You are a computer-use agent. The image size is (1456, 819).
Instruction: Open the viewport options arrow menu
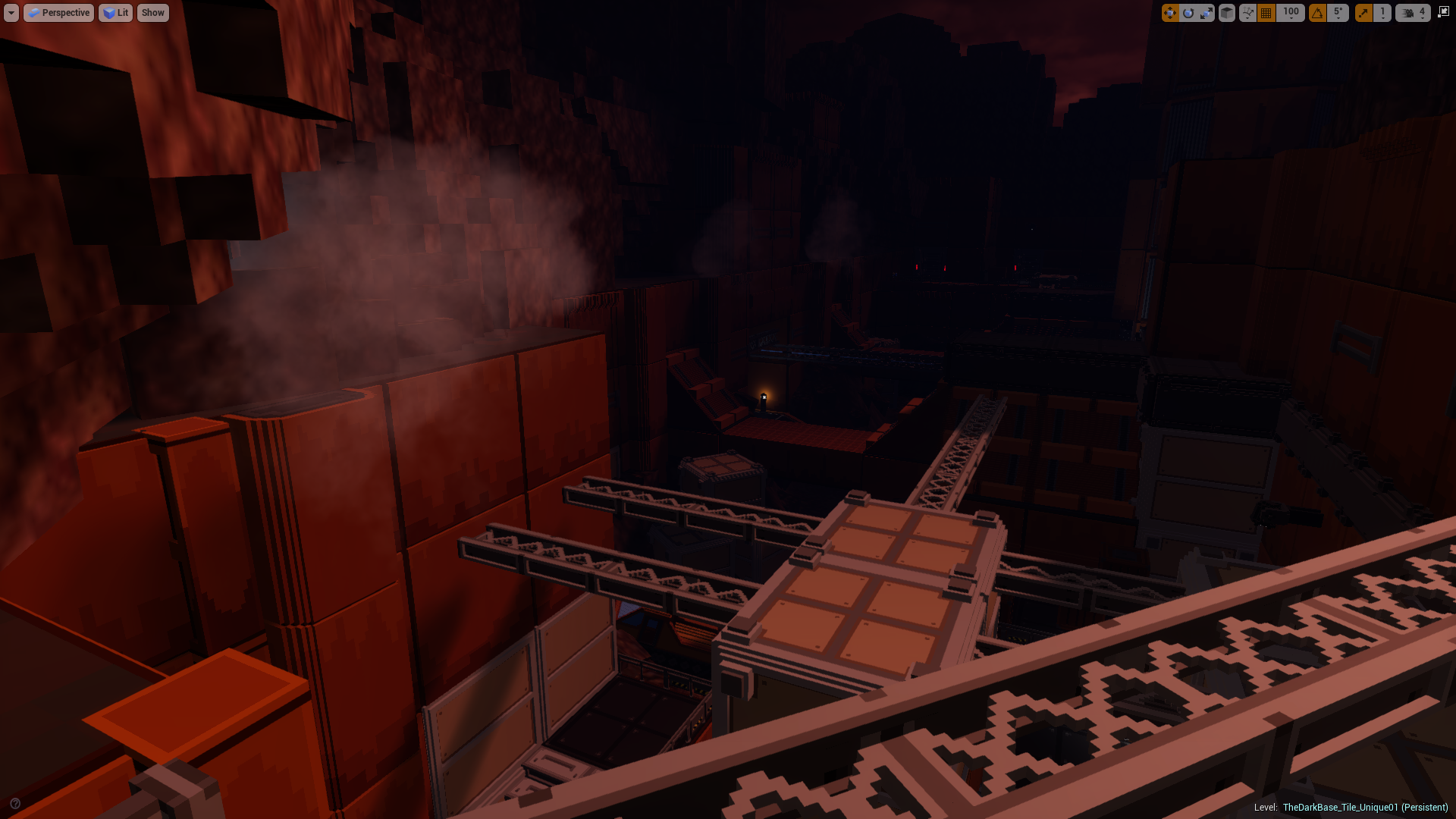click(11, 12)
